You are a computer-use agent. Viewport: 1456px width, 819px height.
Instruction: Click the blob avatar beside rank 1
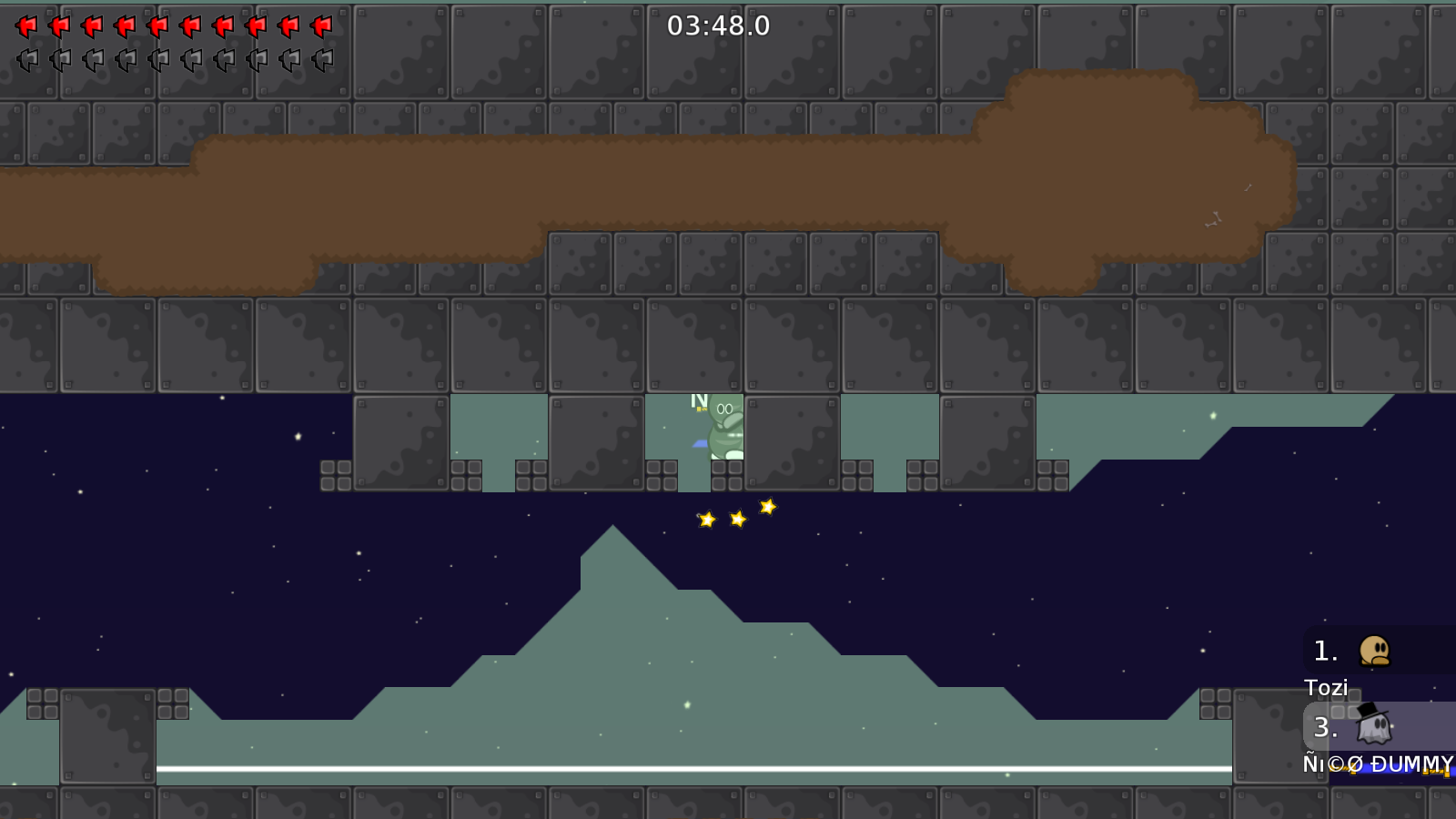[1376, 651]
